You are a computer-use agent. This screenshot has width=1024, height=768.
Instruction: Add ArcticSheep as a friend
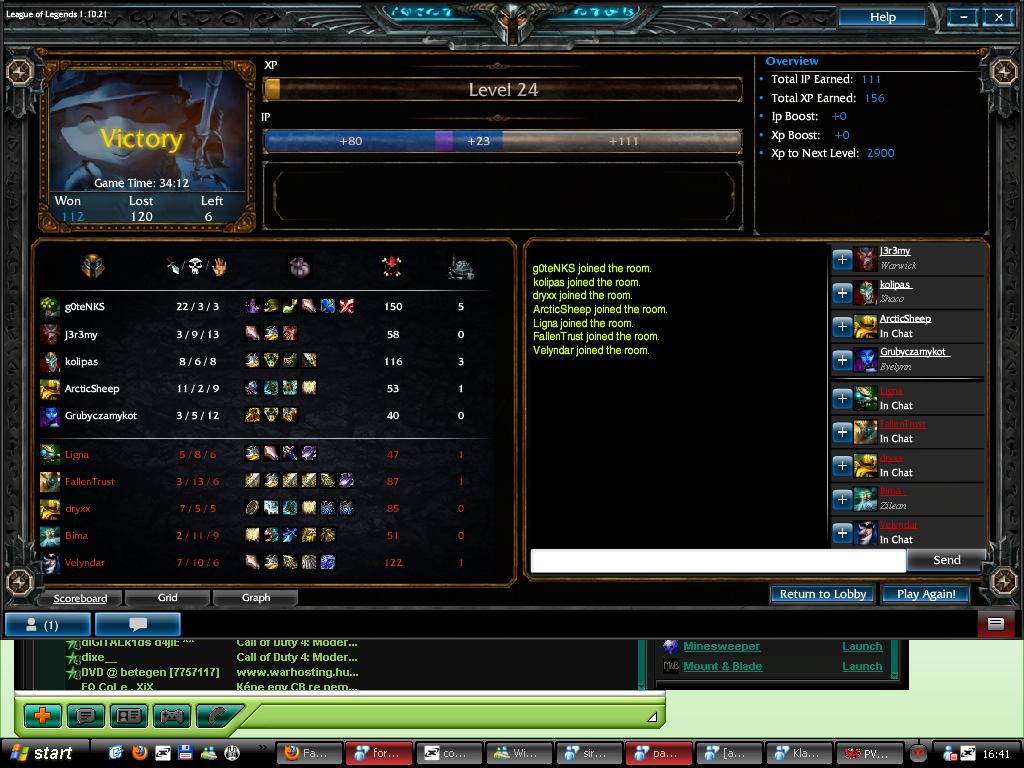click(x=842, y=326)
